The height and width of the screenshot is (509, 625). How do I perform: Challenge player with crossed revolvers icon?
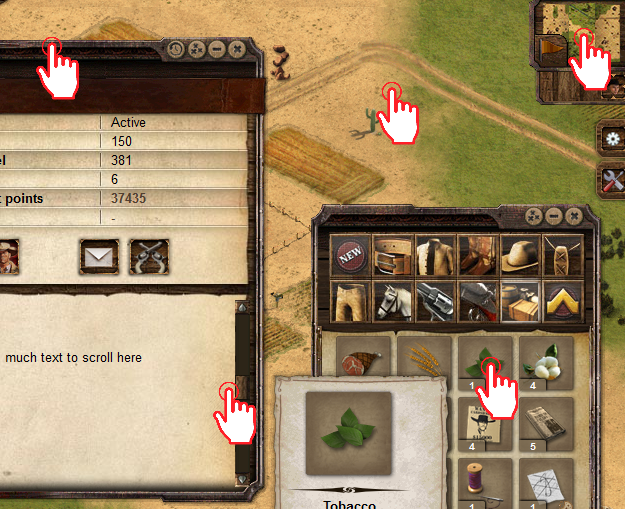coord(149,256)
